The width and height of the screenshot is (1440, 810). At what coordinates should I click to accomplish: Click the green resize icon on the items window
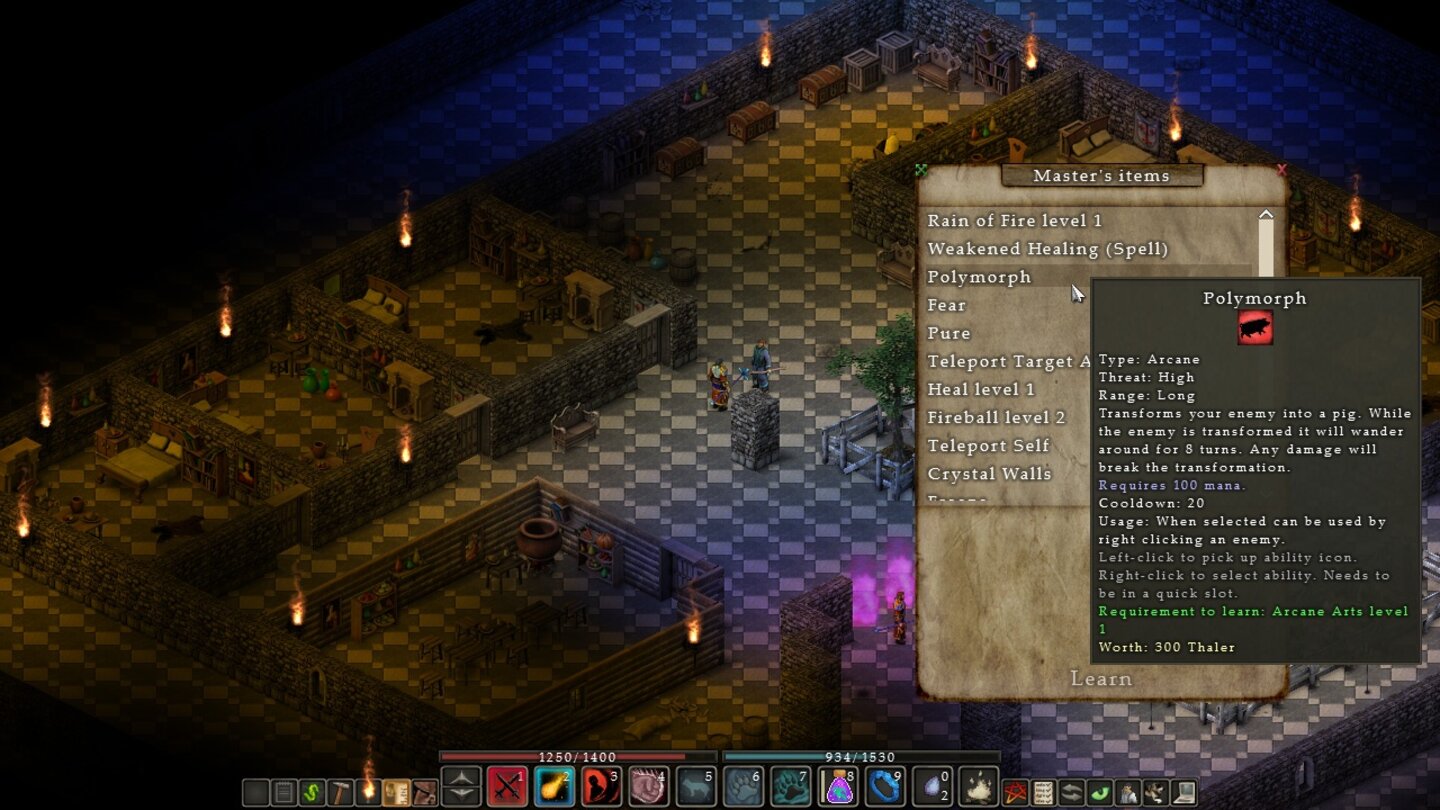click(921, 170)
